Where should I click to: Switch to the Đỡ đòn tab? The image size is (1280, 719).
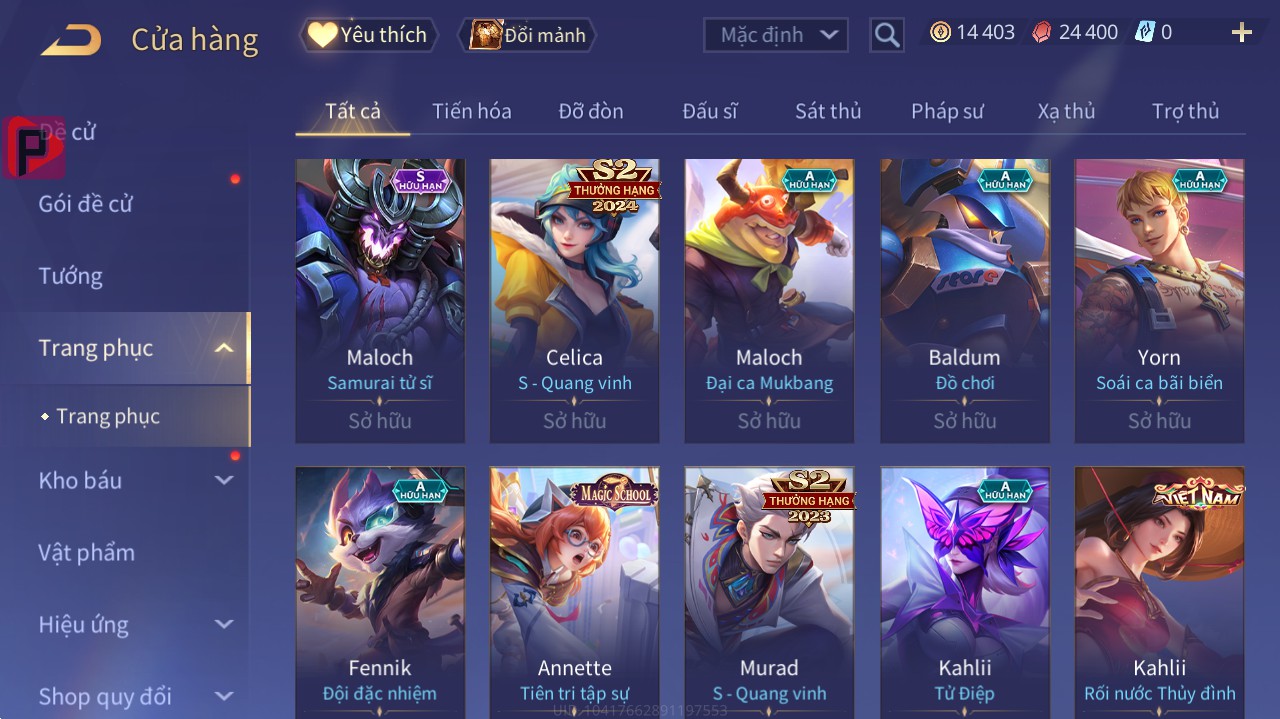point(590,111)
